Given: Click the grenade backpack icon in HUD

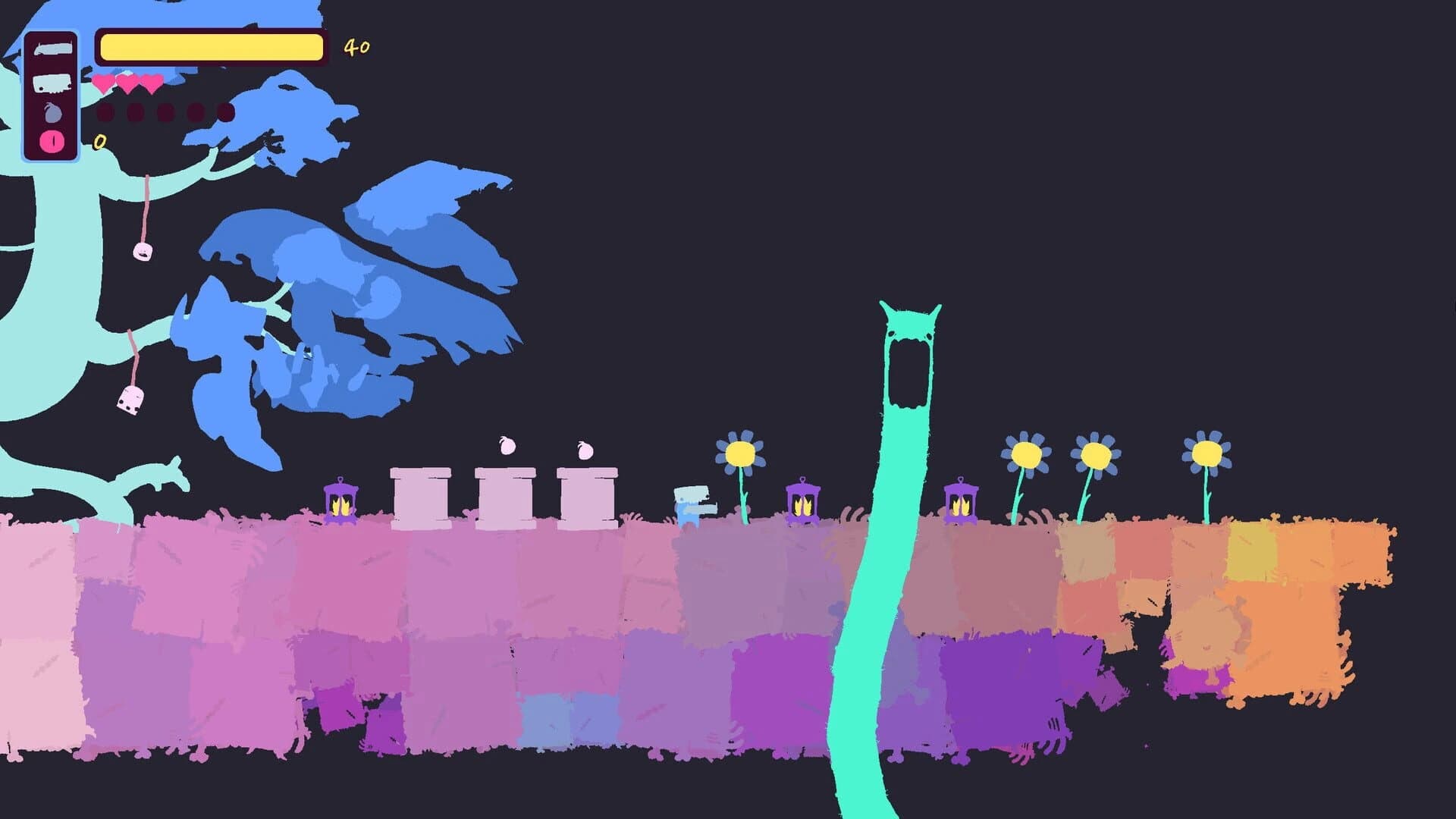Looking at the screenshot, I should (x=53, y=112).
